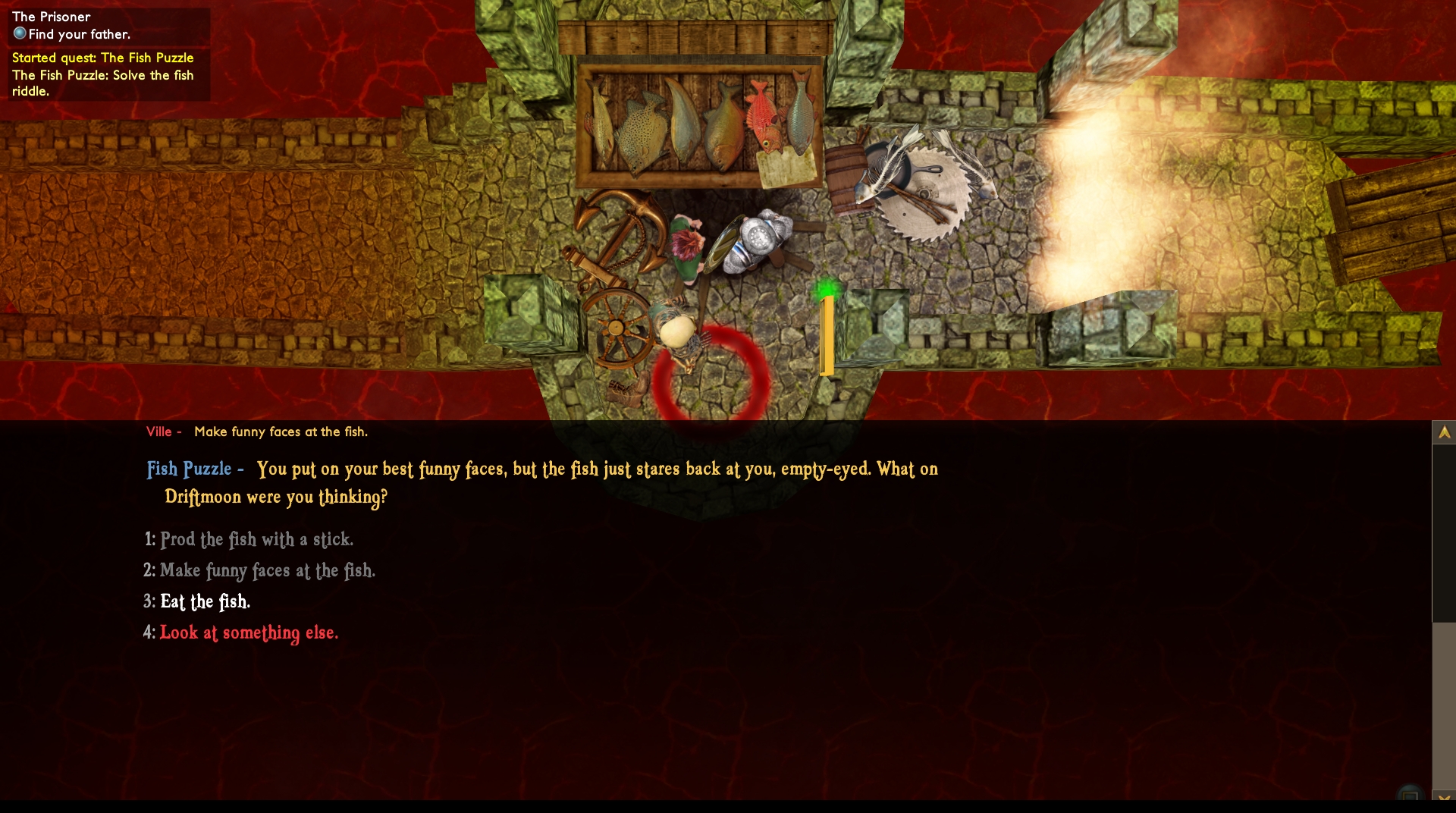The width and height of the screenshot is (1456, 813).
Task: Pick the "Eat the fish" reply
Action: click(205, 601)
